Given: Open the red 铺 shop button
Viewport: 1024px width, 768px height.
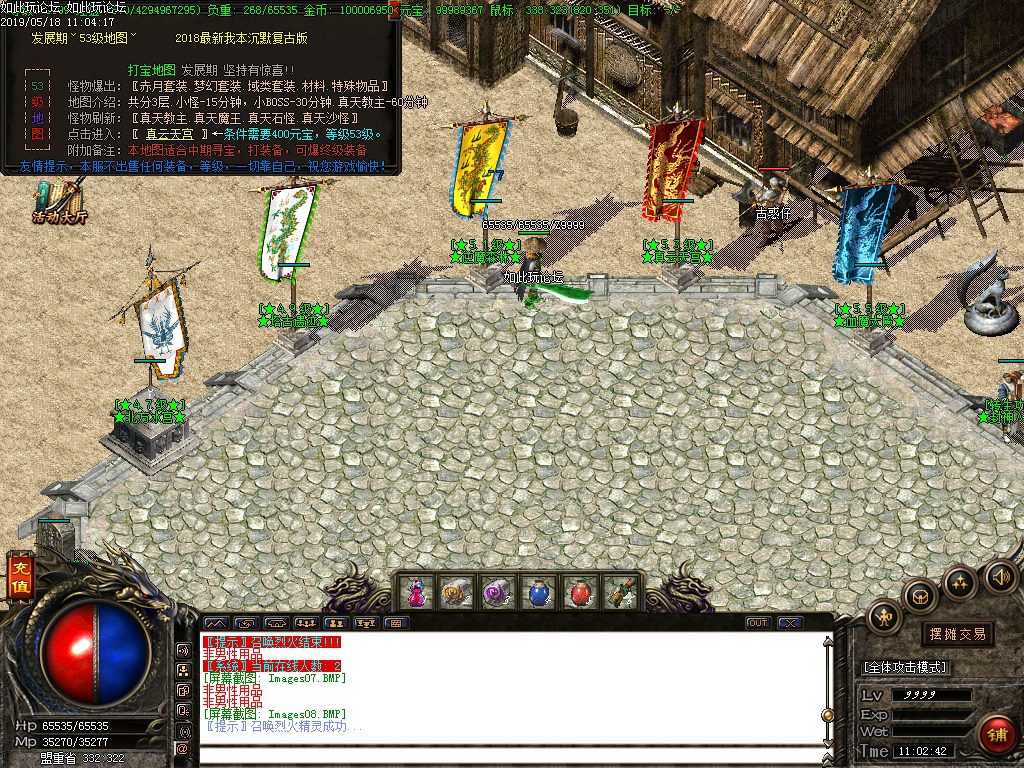Looking at the screenshot, I should pyautogui.click(x=997, y=735).
